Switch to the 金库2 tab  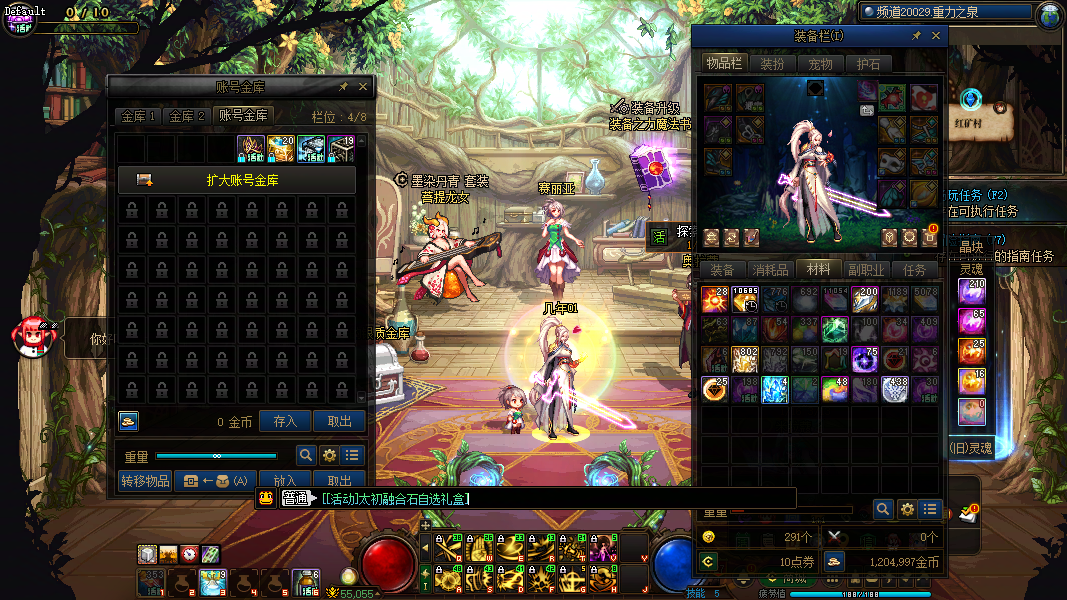(x=187, y=116)
